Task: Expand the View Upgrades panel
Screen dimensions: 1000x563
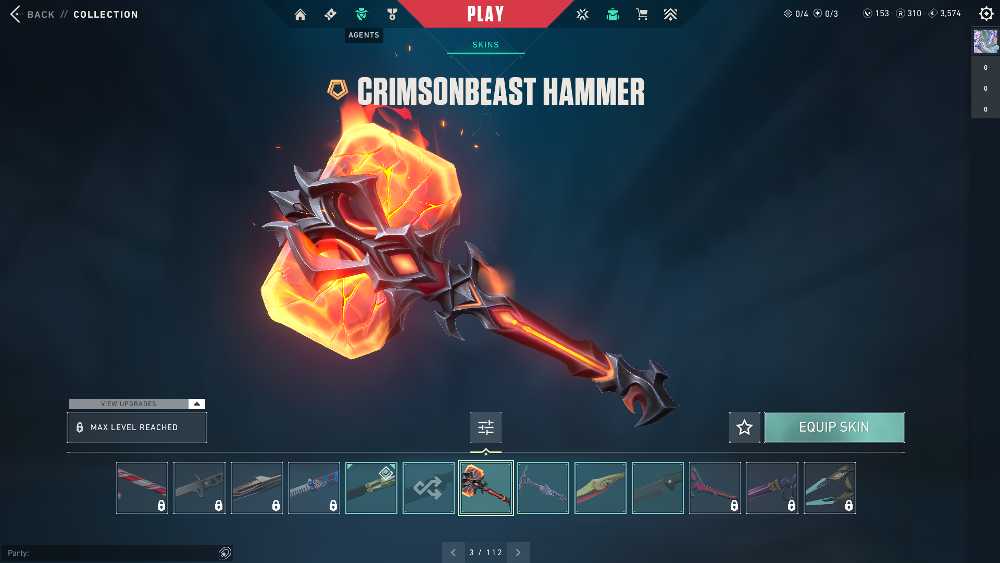Action: click(137, 404)
